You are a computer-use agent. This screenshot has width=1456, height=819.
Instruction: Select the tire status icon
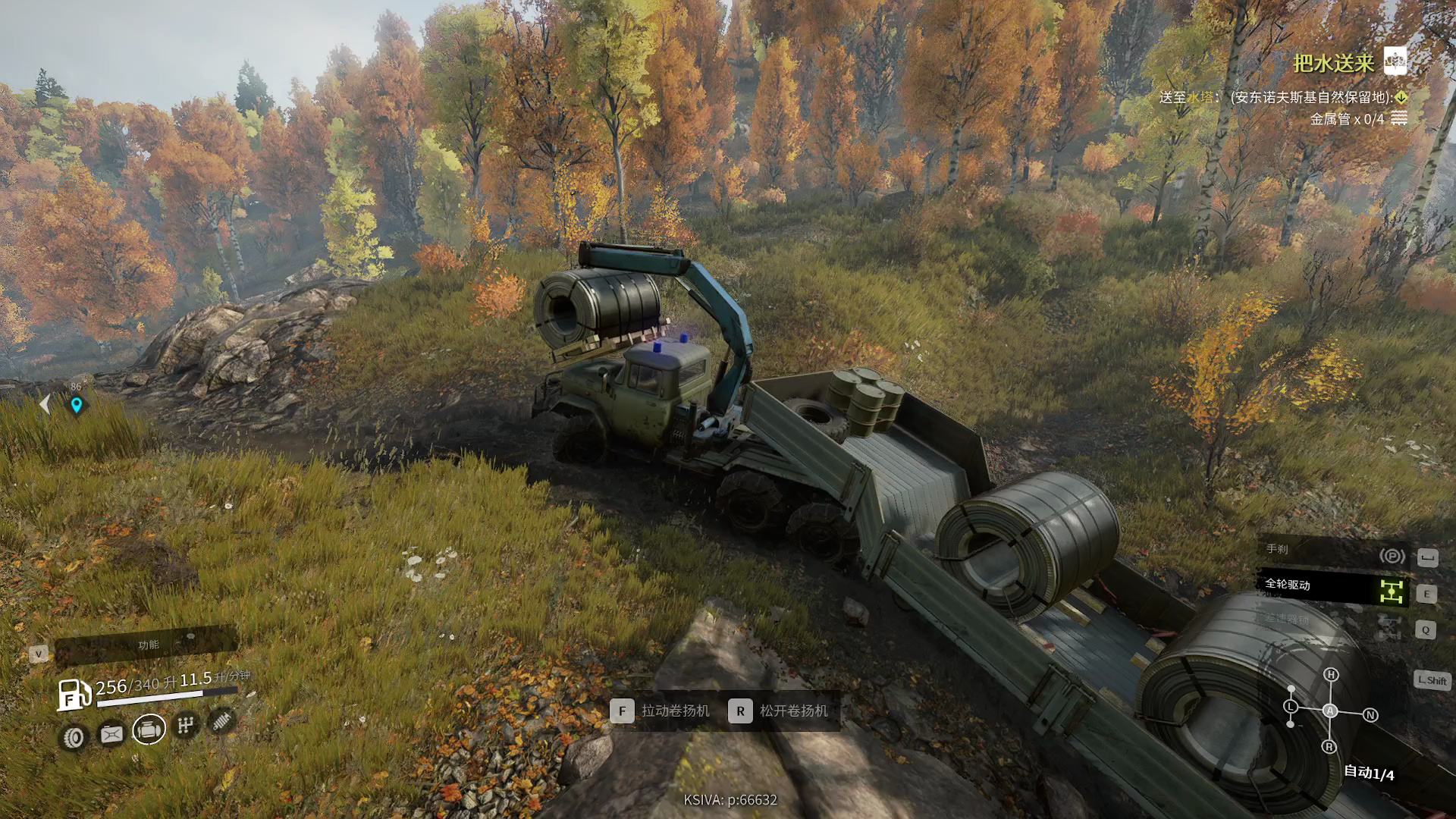point(74,737)
